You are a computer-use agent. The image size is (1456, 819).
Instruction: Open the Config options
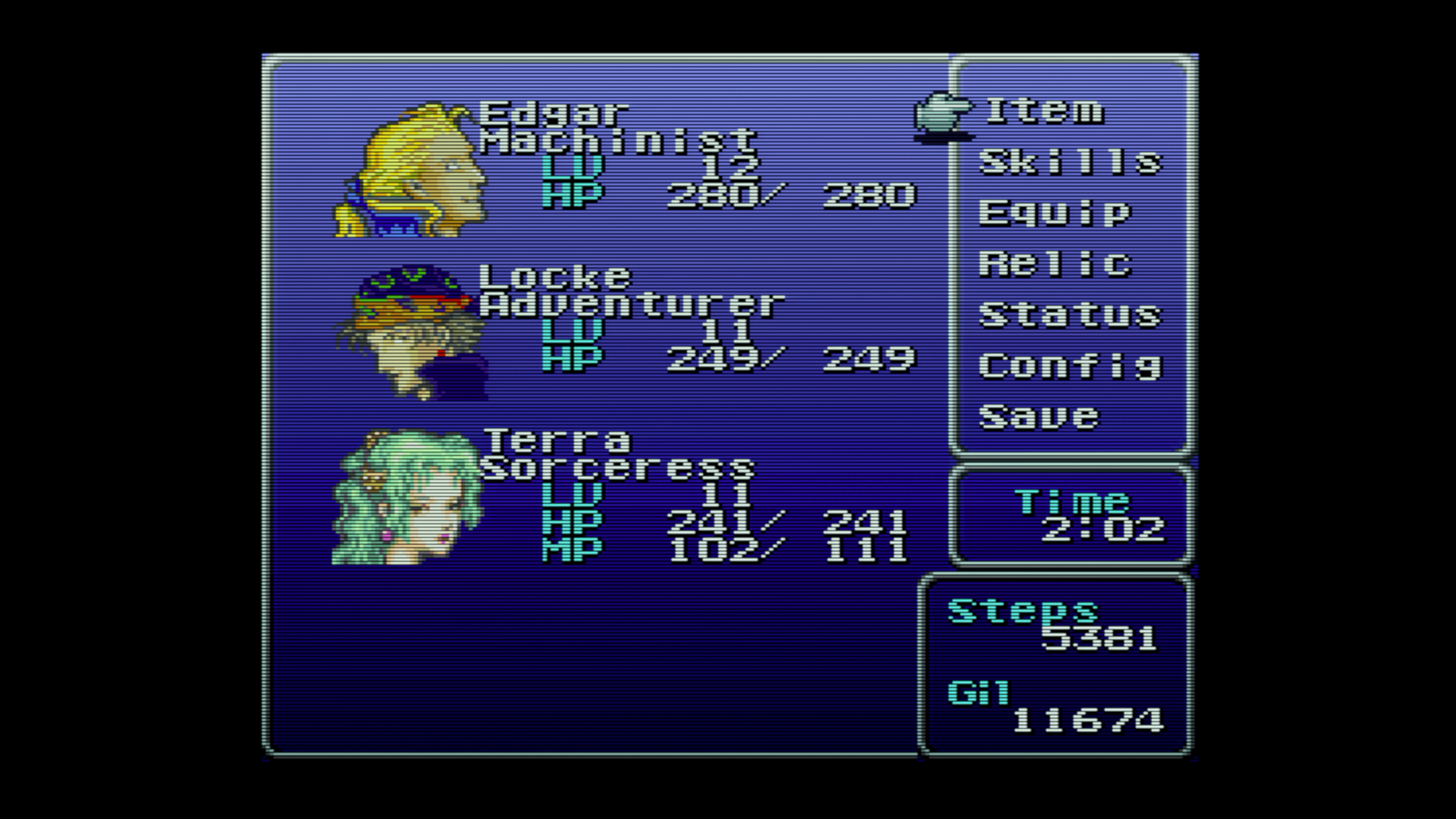[1070, 366]
